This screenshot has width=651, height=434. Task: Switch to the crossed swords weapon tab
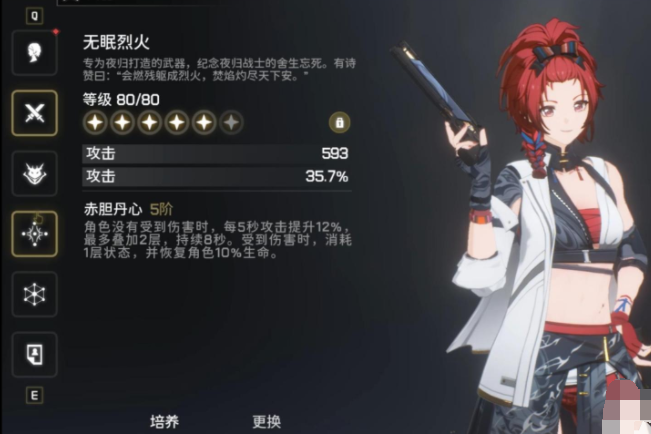[34, 112]
